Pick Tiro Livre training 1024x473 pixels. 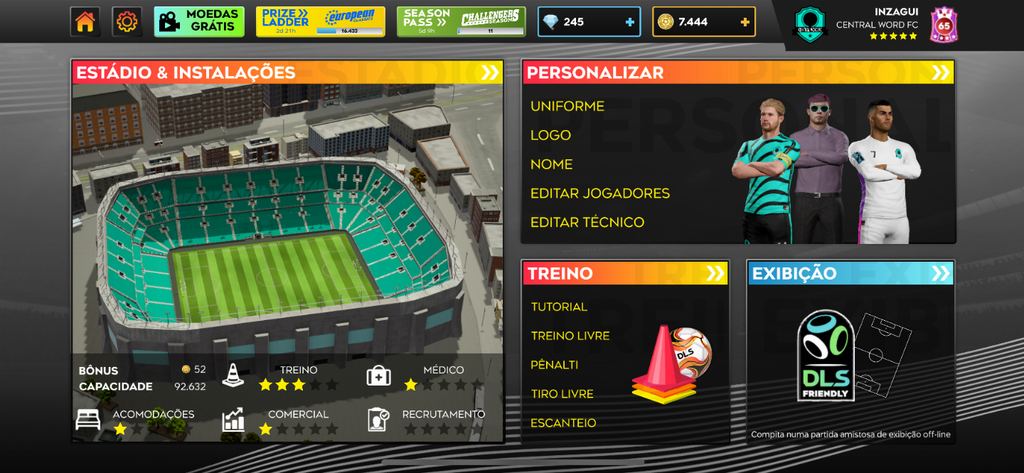click(x=562, y=394)
